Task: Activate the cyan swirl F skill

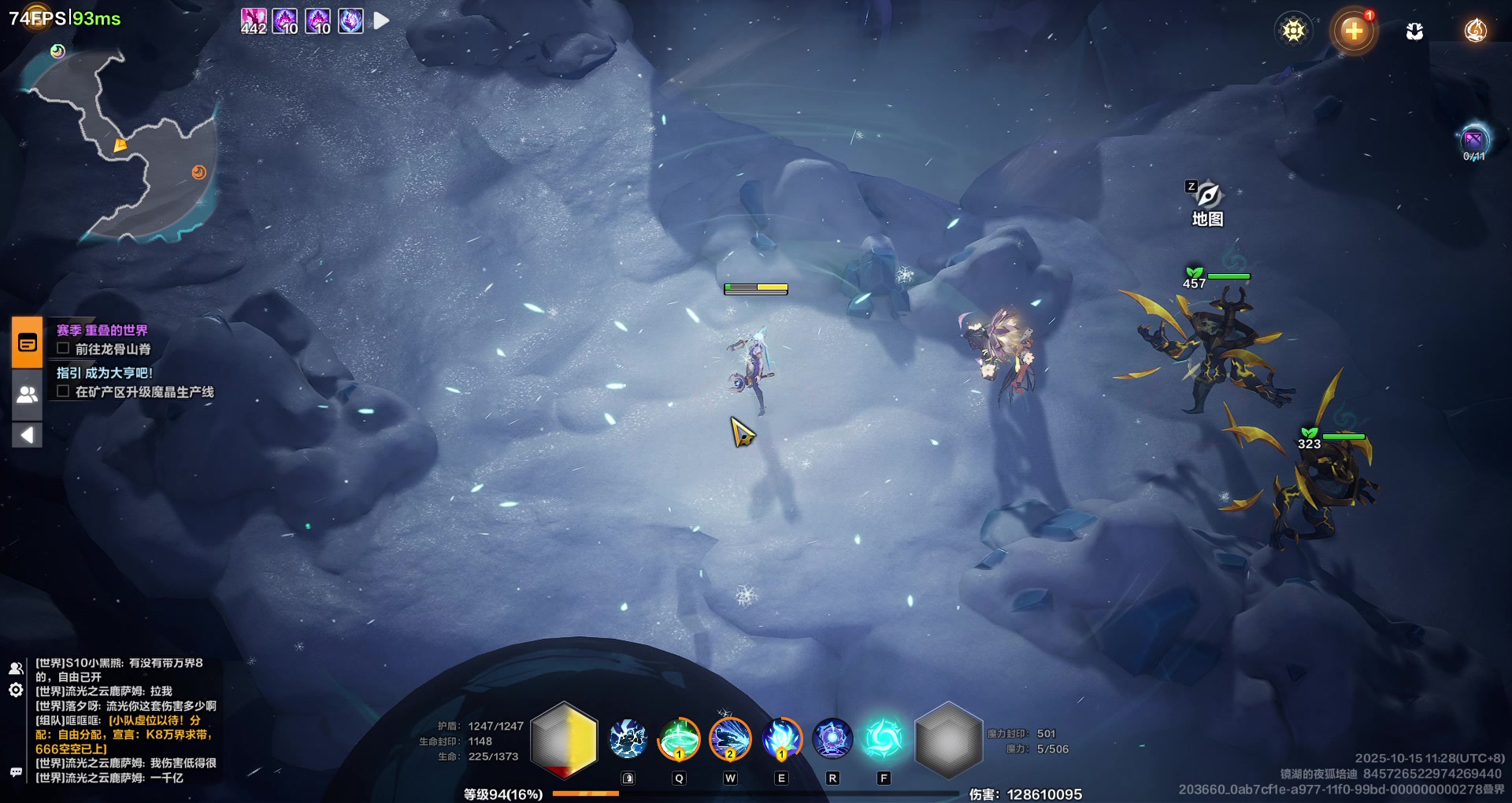Action: [x=884, y=740]
